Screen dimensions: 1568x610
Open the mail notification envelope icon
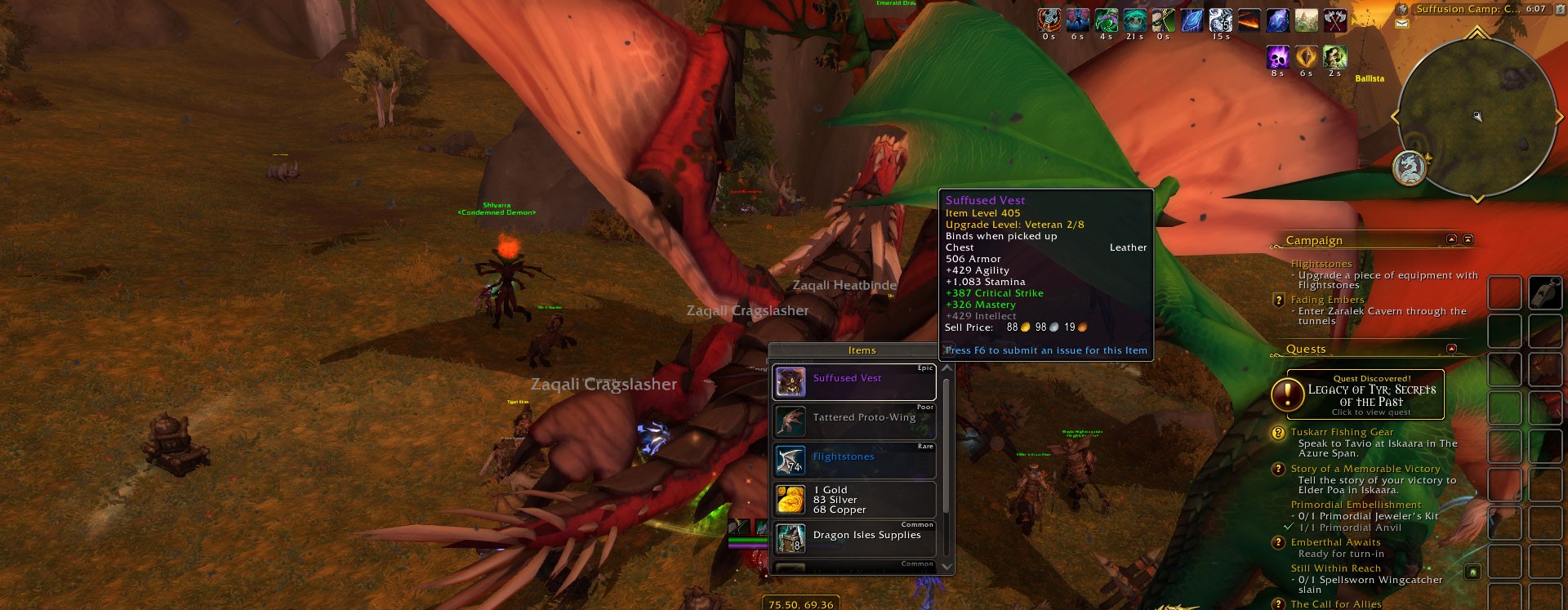[x=1402, y=24]
